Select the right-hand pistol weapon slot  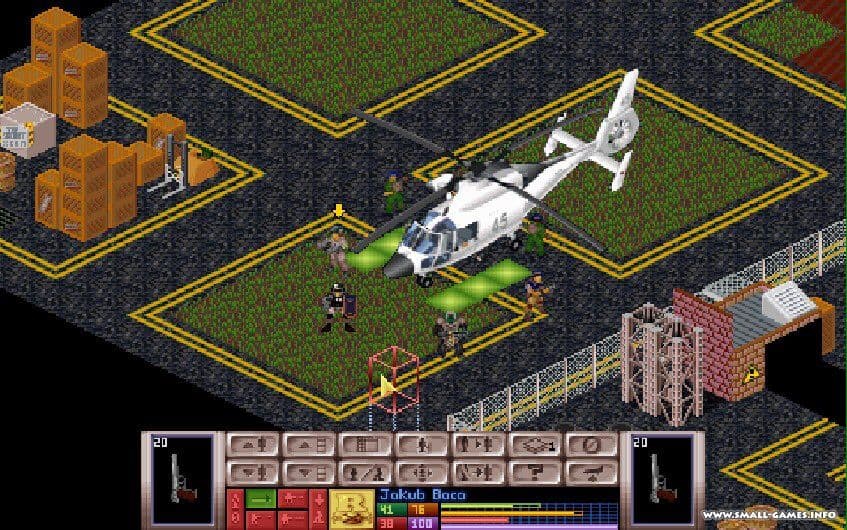click(661, 477)
